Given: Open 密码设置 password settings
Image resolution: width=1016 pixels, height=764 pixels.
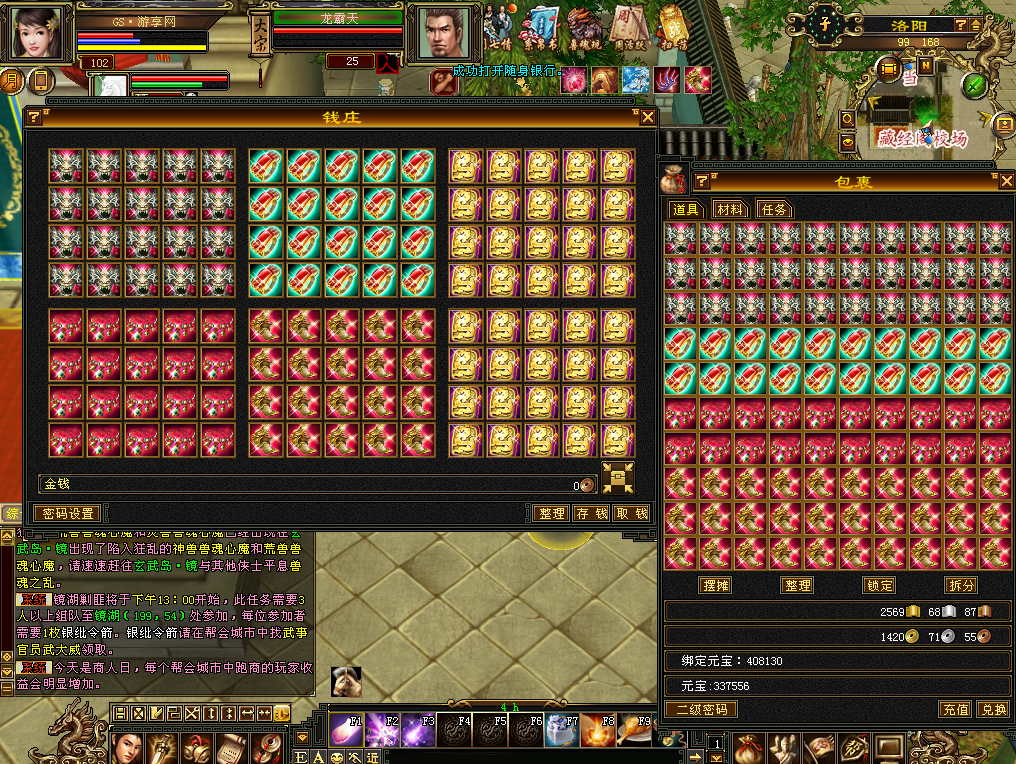Looking at the screenshot, I should click(69, 513).
